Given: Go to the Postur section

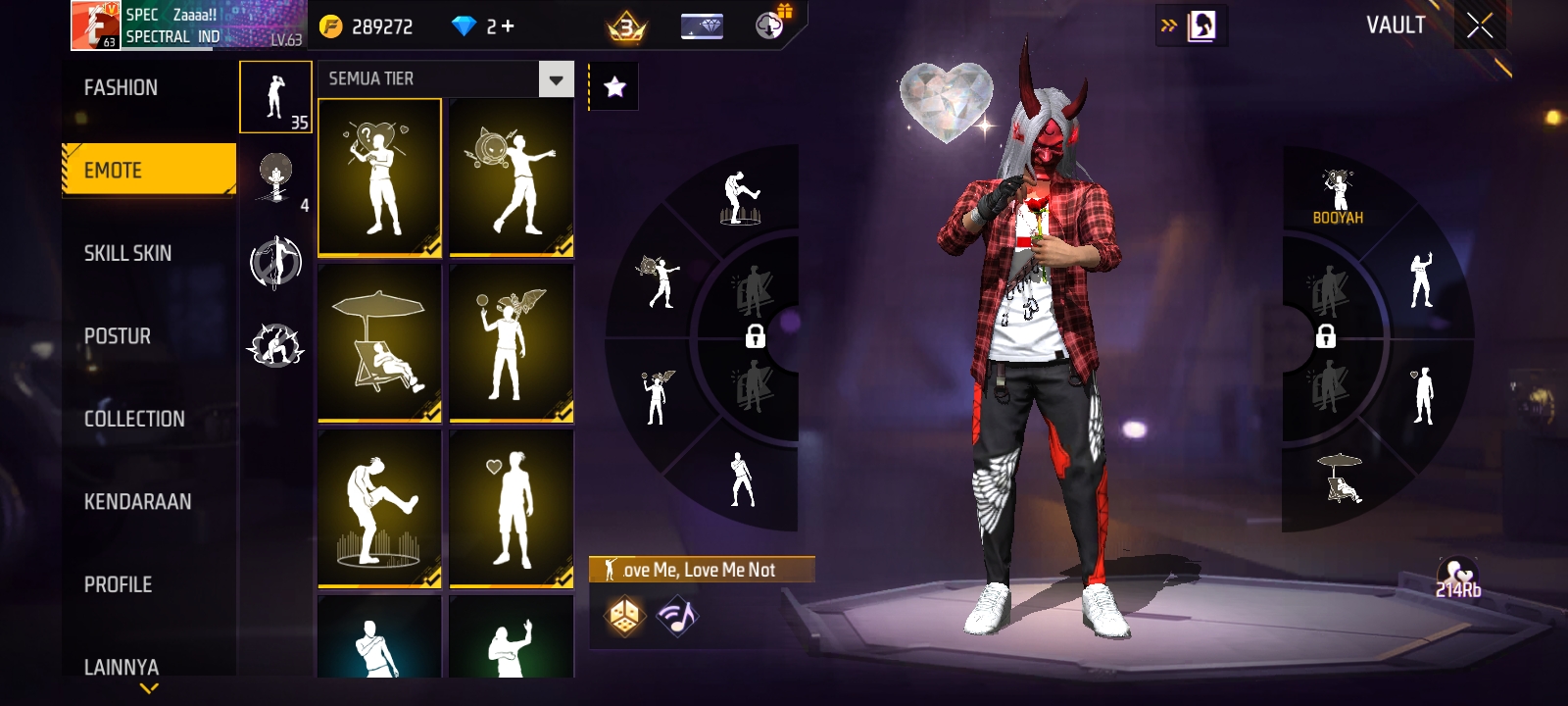Looking at the screenshot, I should tap(118, 336).
